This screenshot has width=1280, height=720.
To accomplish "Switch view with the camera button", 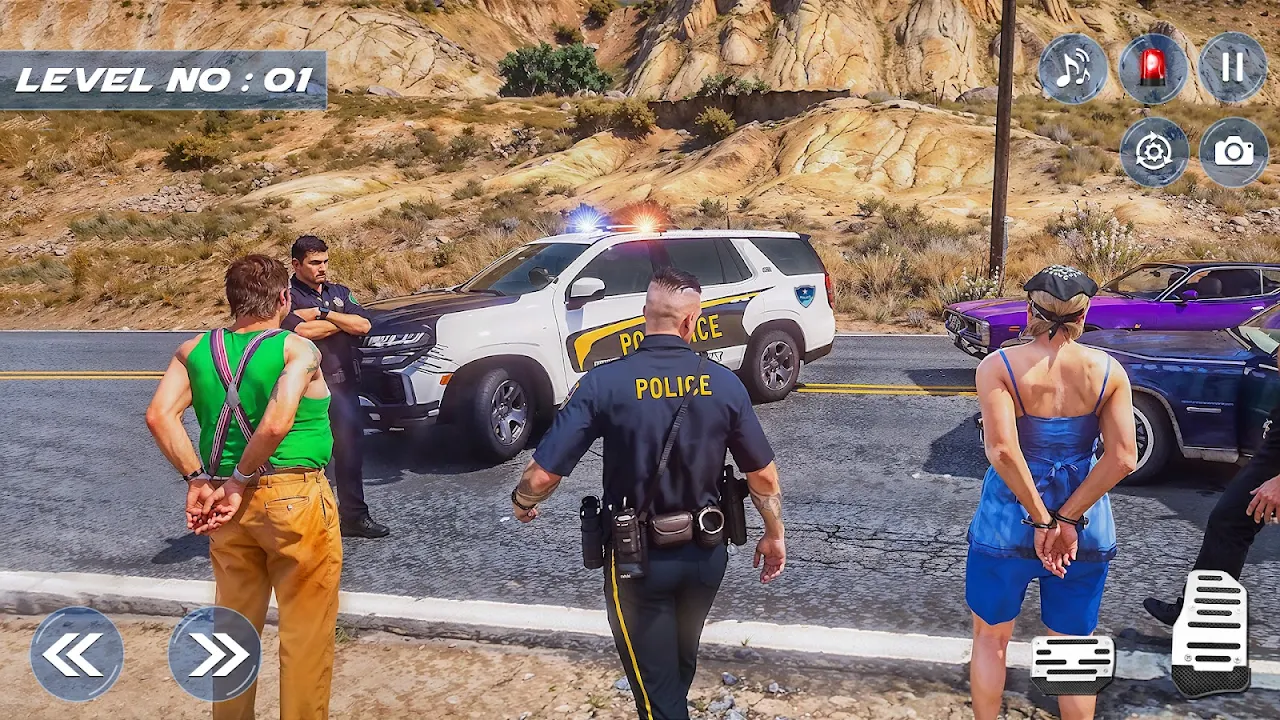I will coord(1234,152).
